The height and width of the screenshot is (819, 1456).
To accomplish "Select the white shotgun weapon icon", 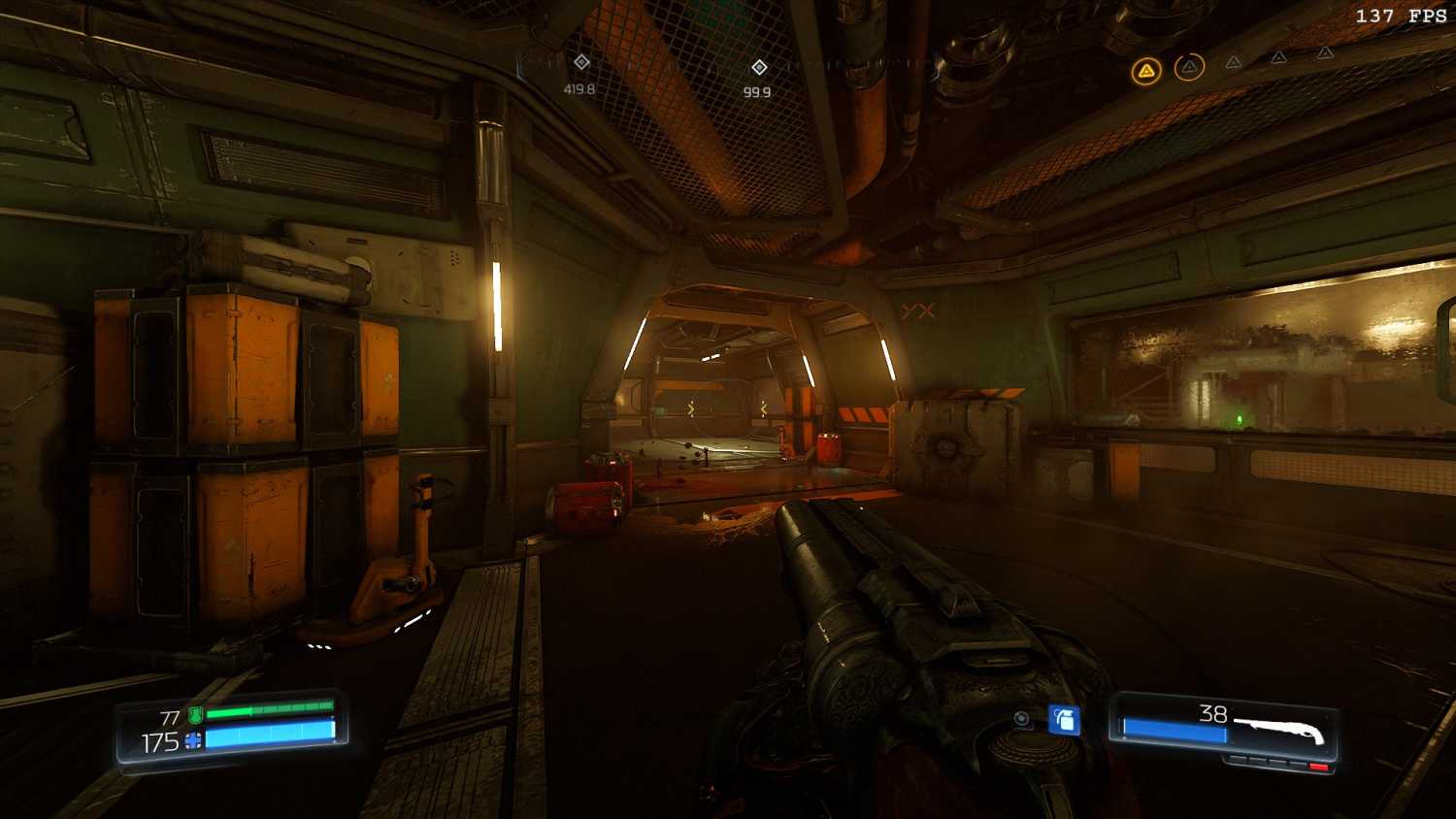I will click(1279, 730).
